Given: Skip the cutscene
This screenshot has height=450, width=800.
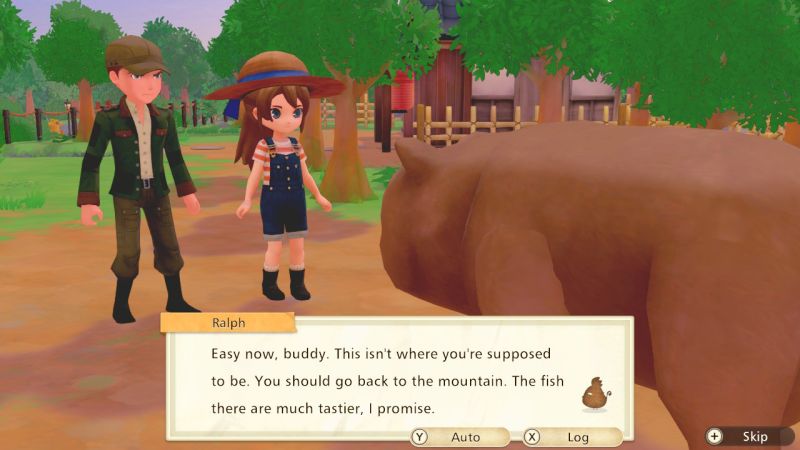Looking at the screenshot, I should tap(745, 437).
